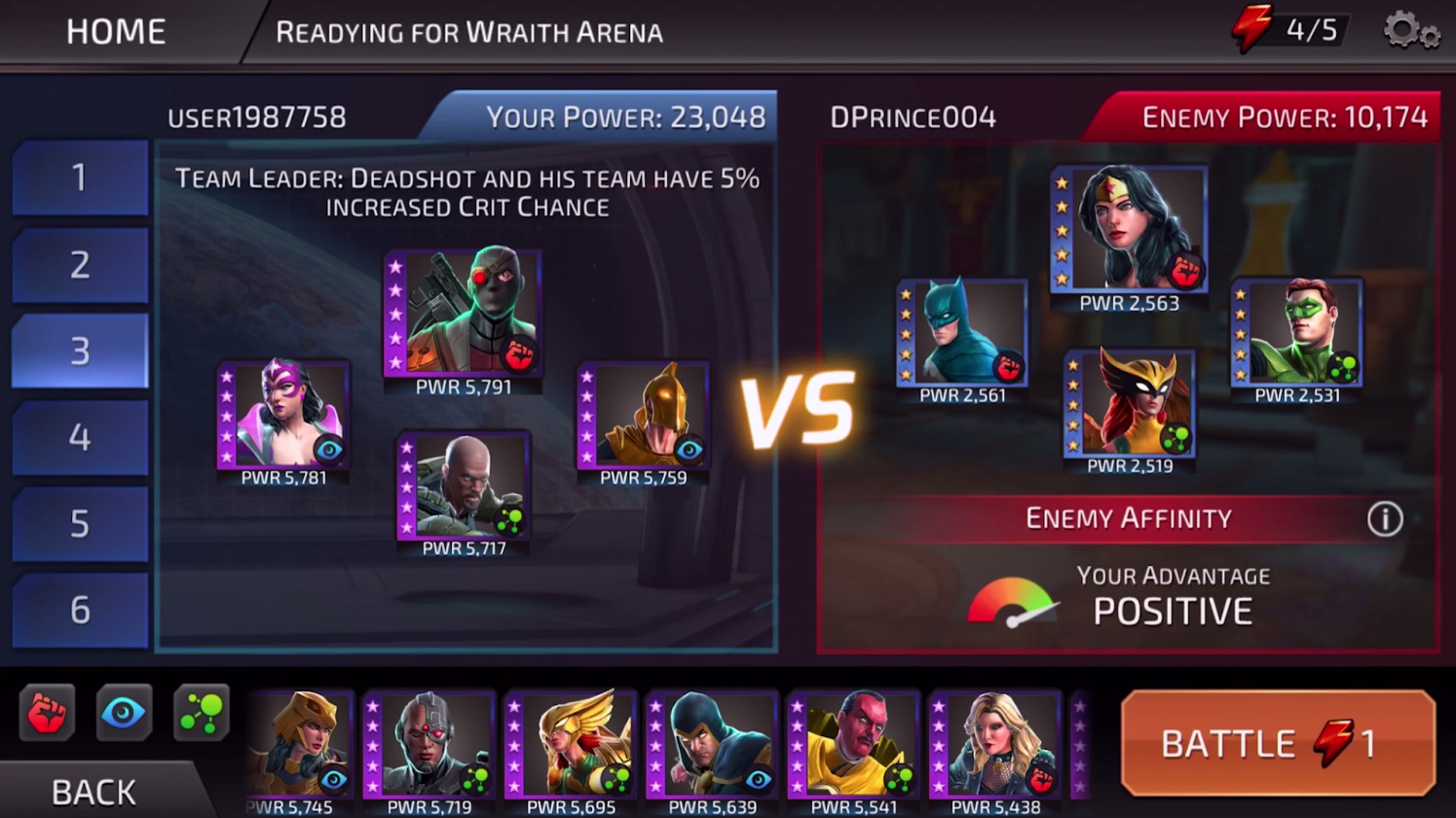1456x818 pixels.
Task: Switch to team slot 2
Action: pos(80,264)
